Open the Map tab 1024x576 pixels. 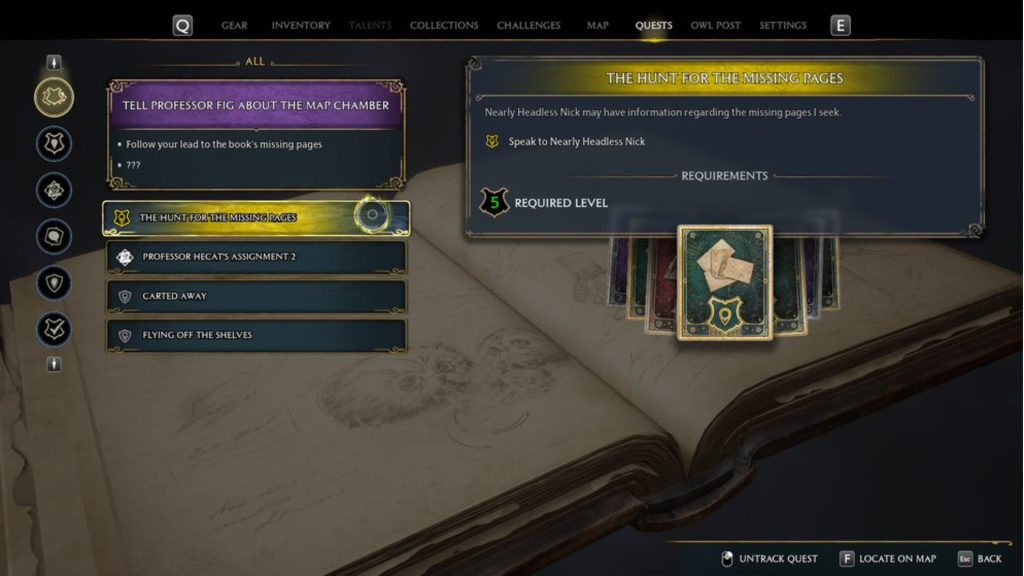(598, 25)
